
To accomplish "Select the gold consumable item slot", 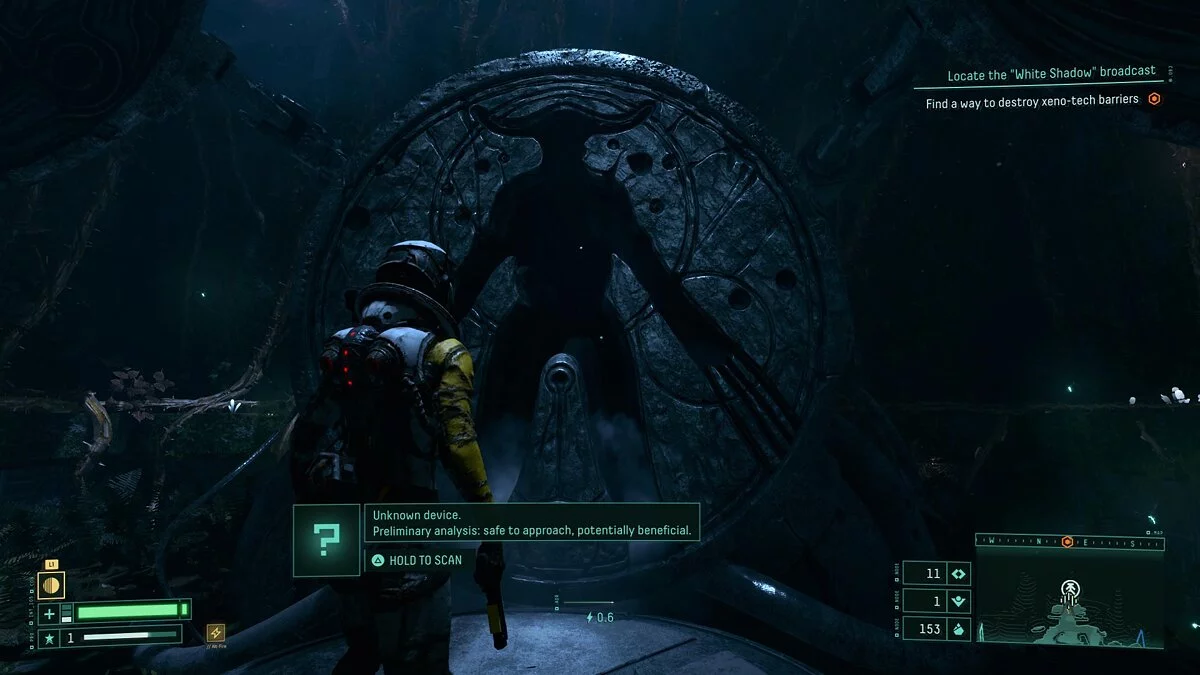I will click(x=51, y=585).
